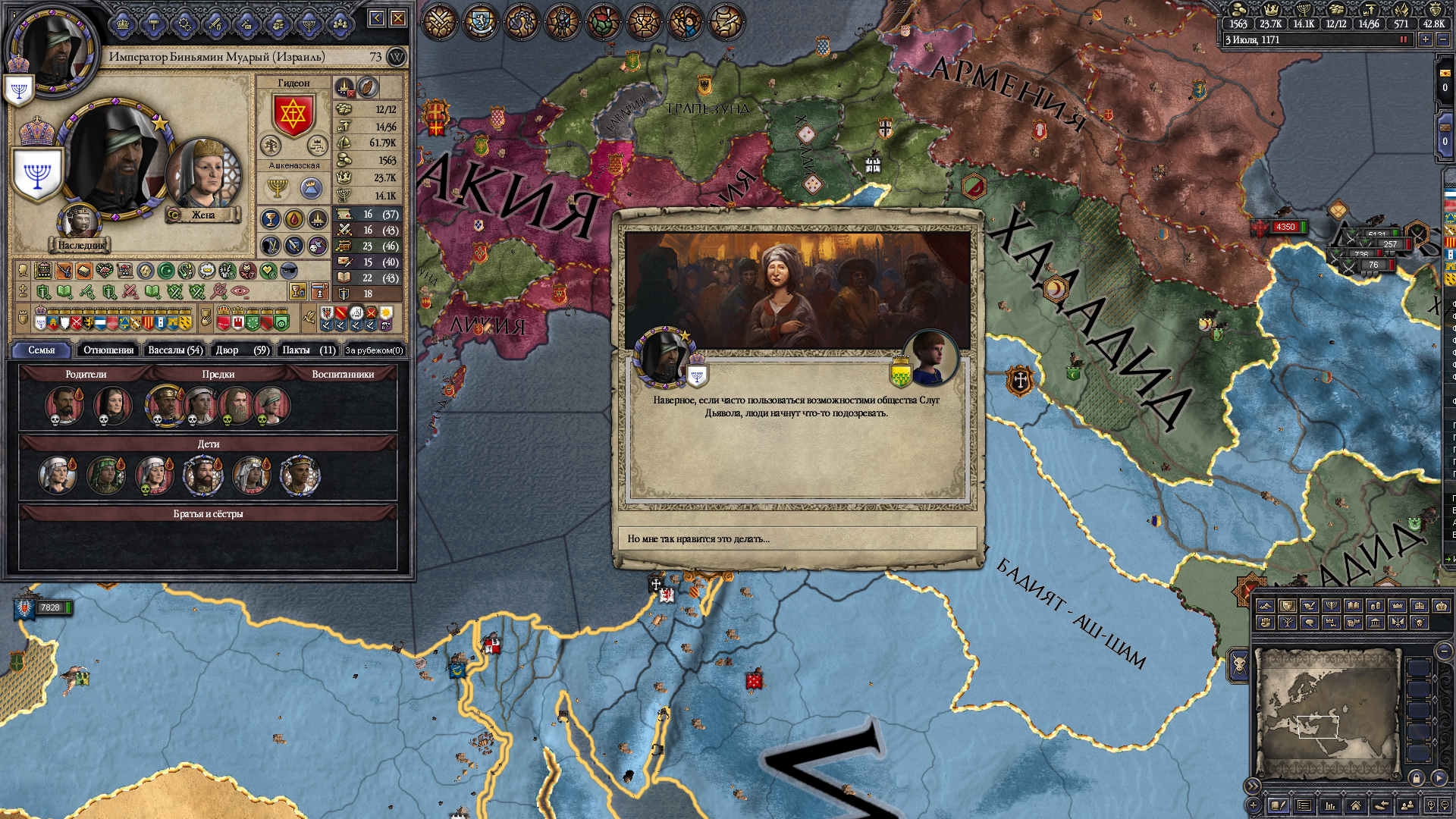
Task: Open the Вассалы (54) tab
Action: (175, 350)
